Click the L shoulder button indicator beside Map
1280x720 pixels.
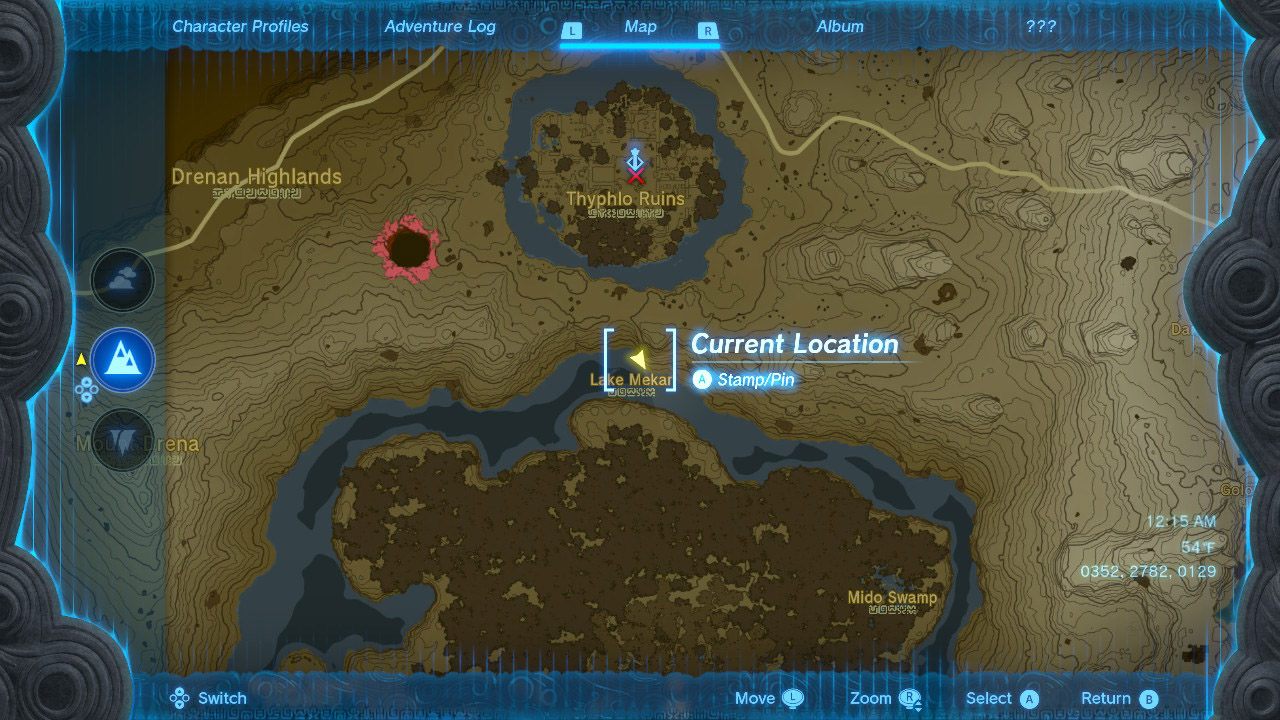tap(572, 32)
